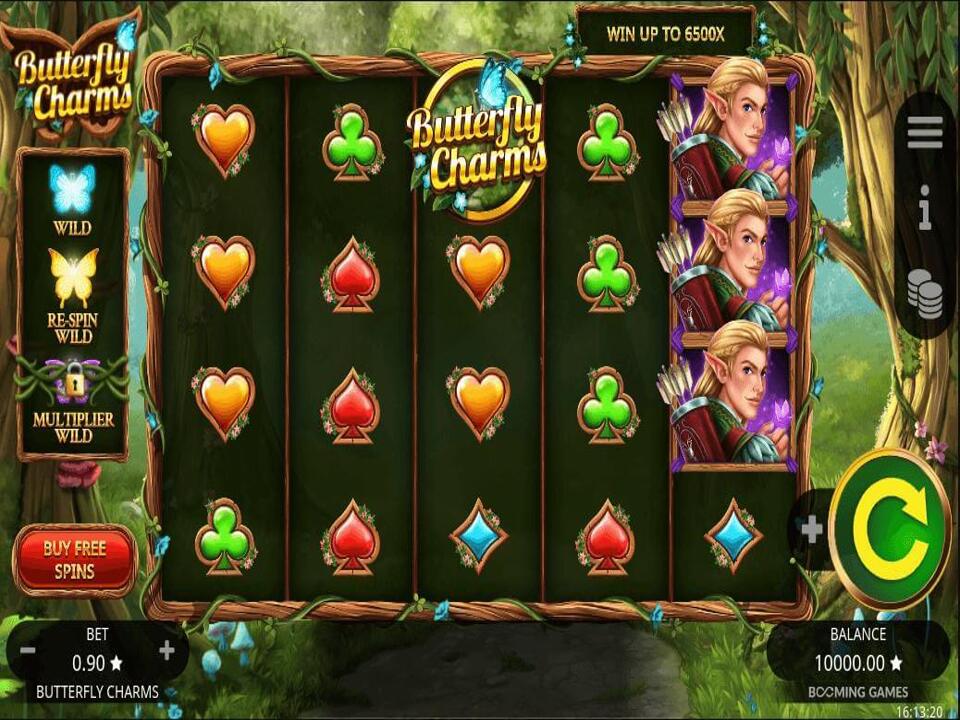Decrease the bet with the minus button
Viewport: 960px width, 720px height.
pos(28,651)
